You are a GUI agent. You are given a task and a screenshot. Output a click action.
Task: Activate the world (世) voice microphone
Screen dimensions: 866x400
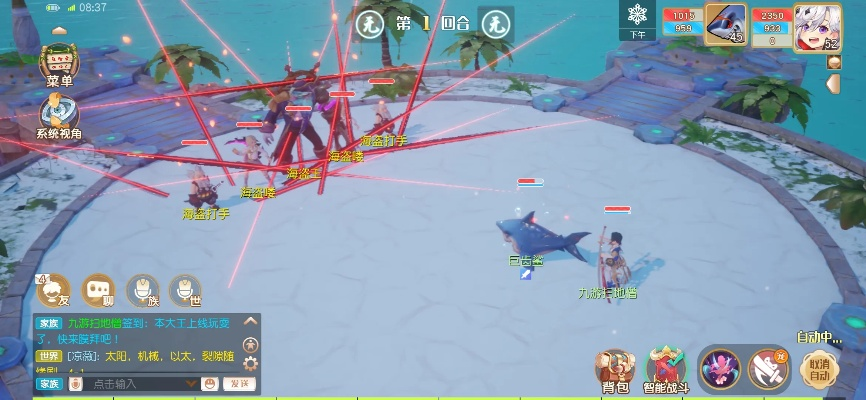pos(184,290)
